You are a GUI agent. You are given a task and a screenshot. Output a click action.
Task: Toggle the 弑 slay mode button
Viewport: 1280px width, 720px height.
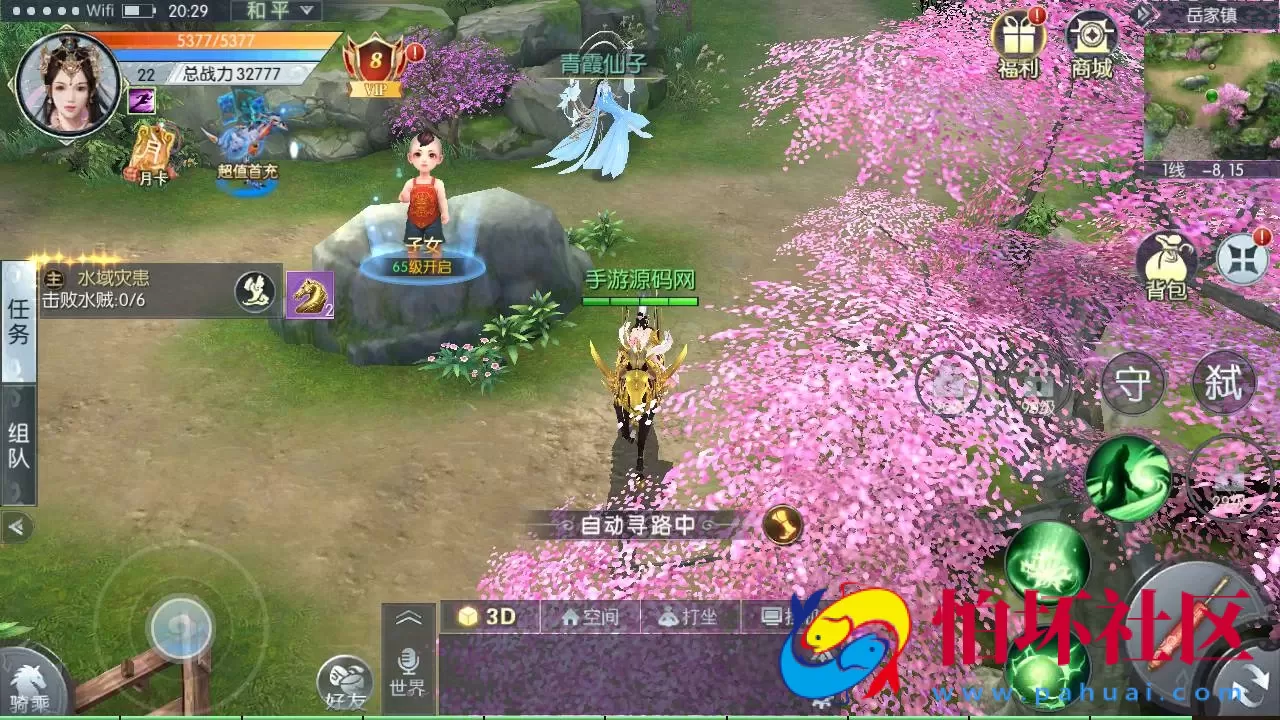(x=1226, y=383)
